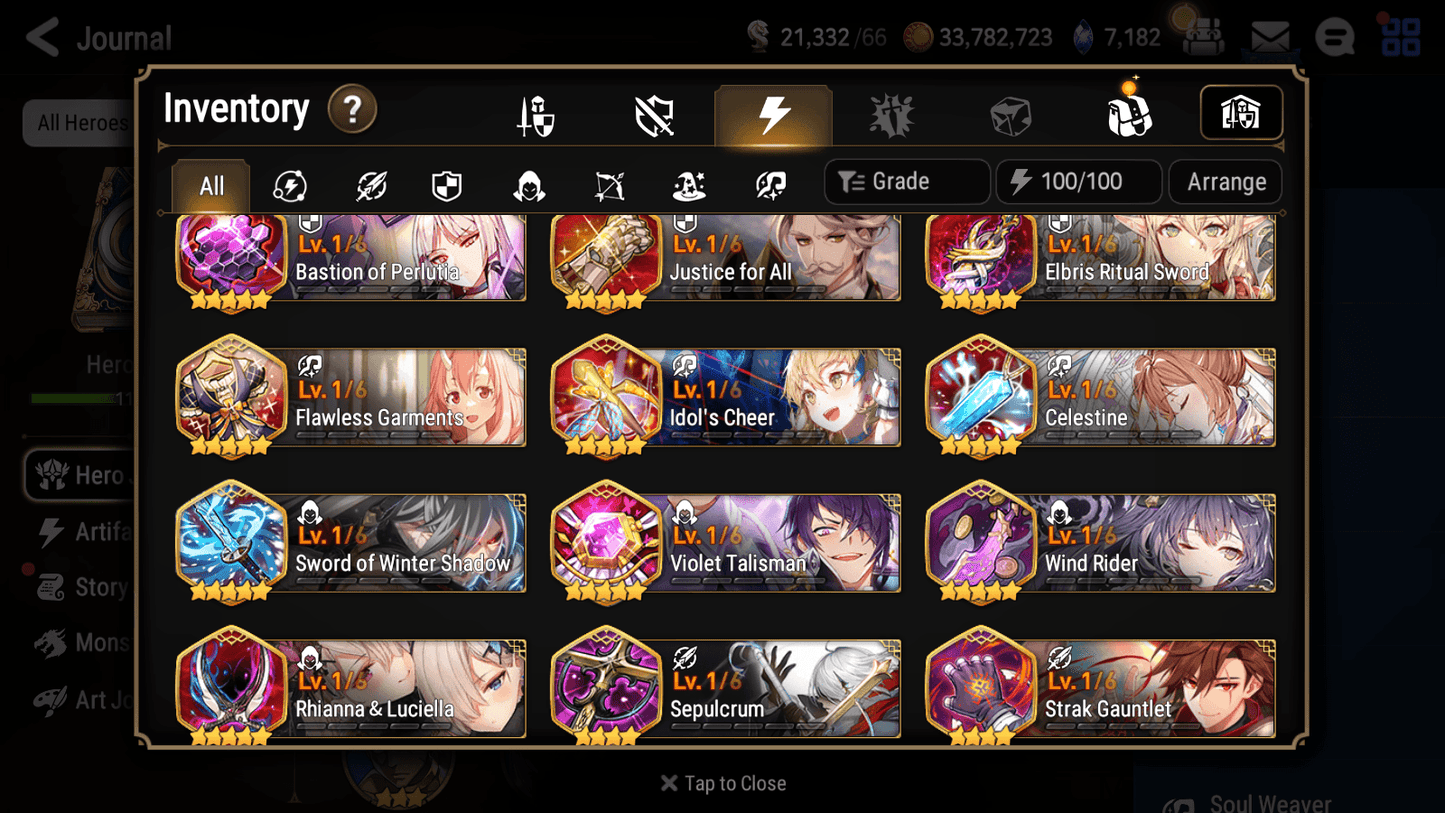This screenshot has width=1445, height=813.
Task: Open the Grade sorting dropdown
Action: [906, 181]
